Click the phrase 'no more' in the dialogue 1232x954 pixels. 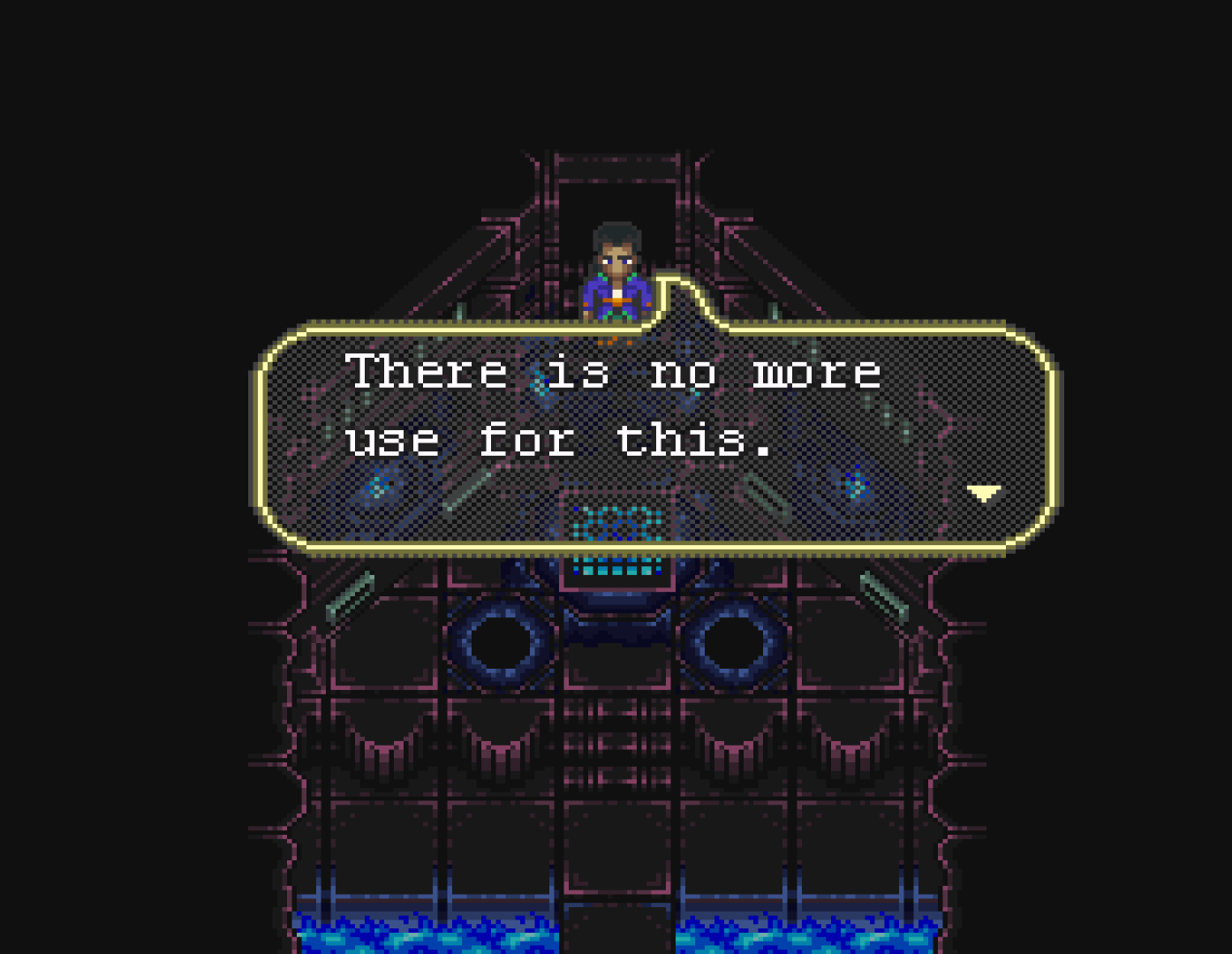(x=767, y=371)
